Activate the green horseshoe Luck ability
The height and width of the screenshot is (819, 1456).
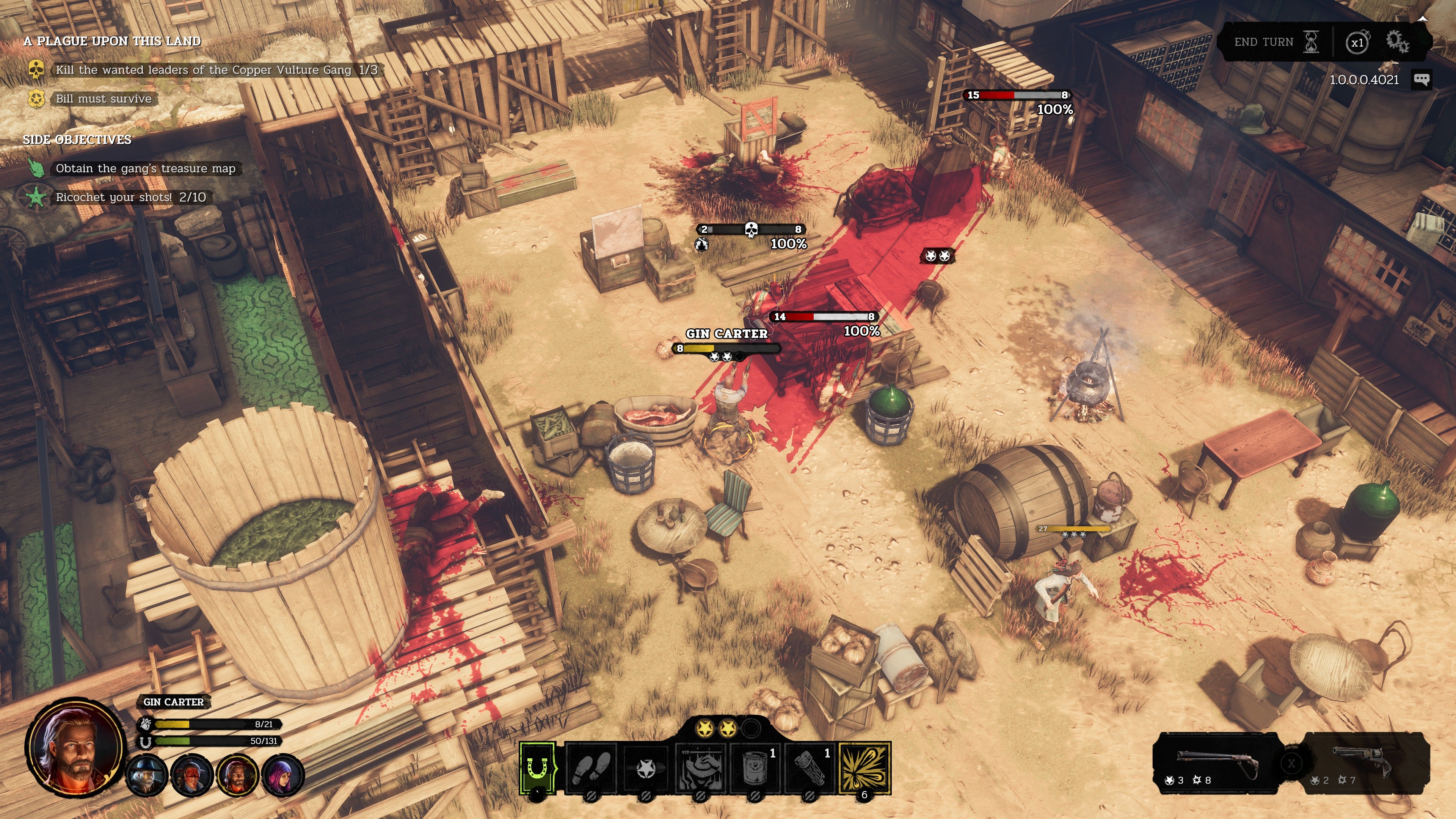click(538, 767)
